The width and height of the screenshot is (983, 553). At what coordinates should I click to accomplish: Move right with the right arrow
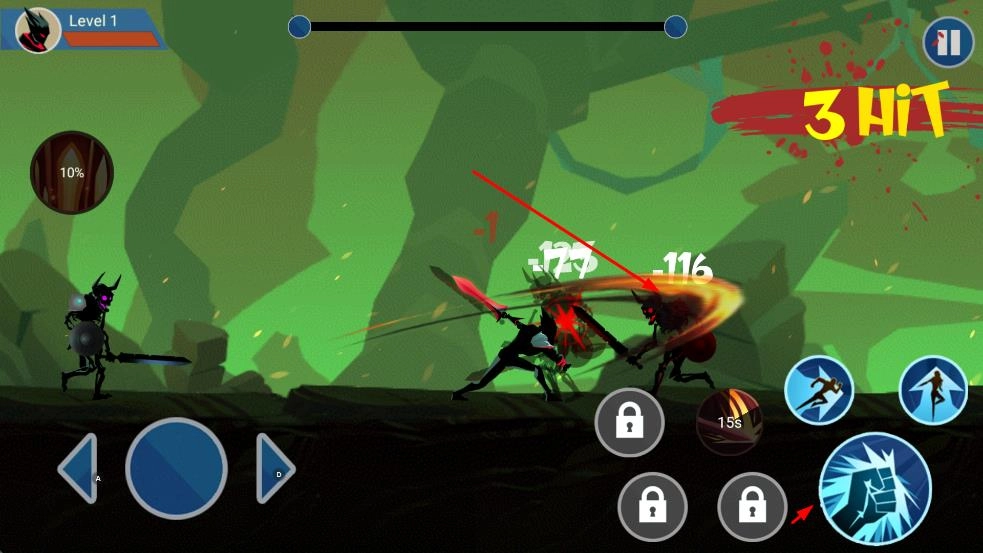(274, 468)
